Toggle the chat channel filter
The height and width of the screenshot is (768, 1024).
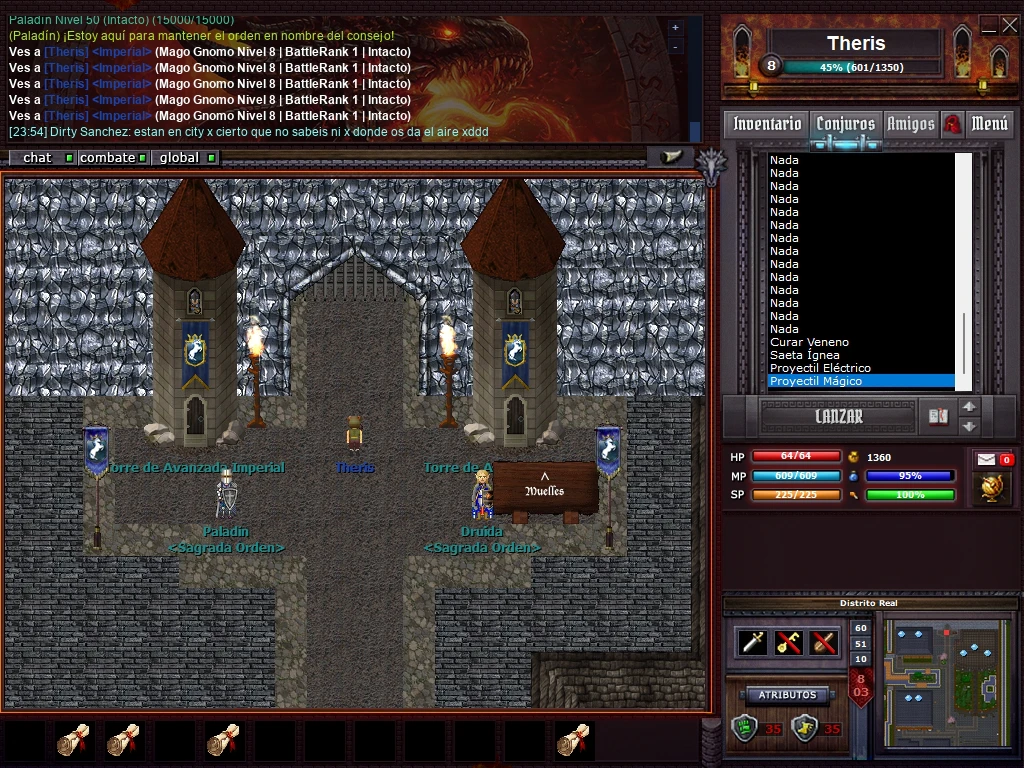tap(42, 158)
